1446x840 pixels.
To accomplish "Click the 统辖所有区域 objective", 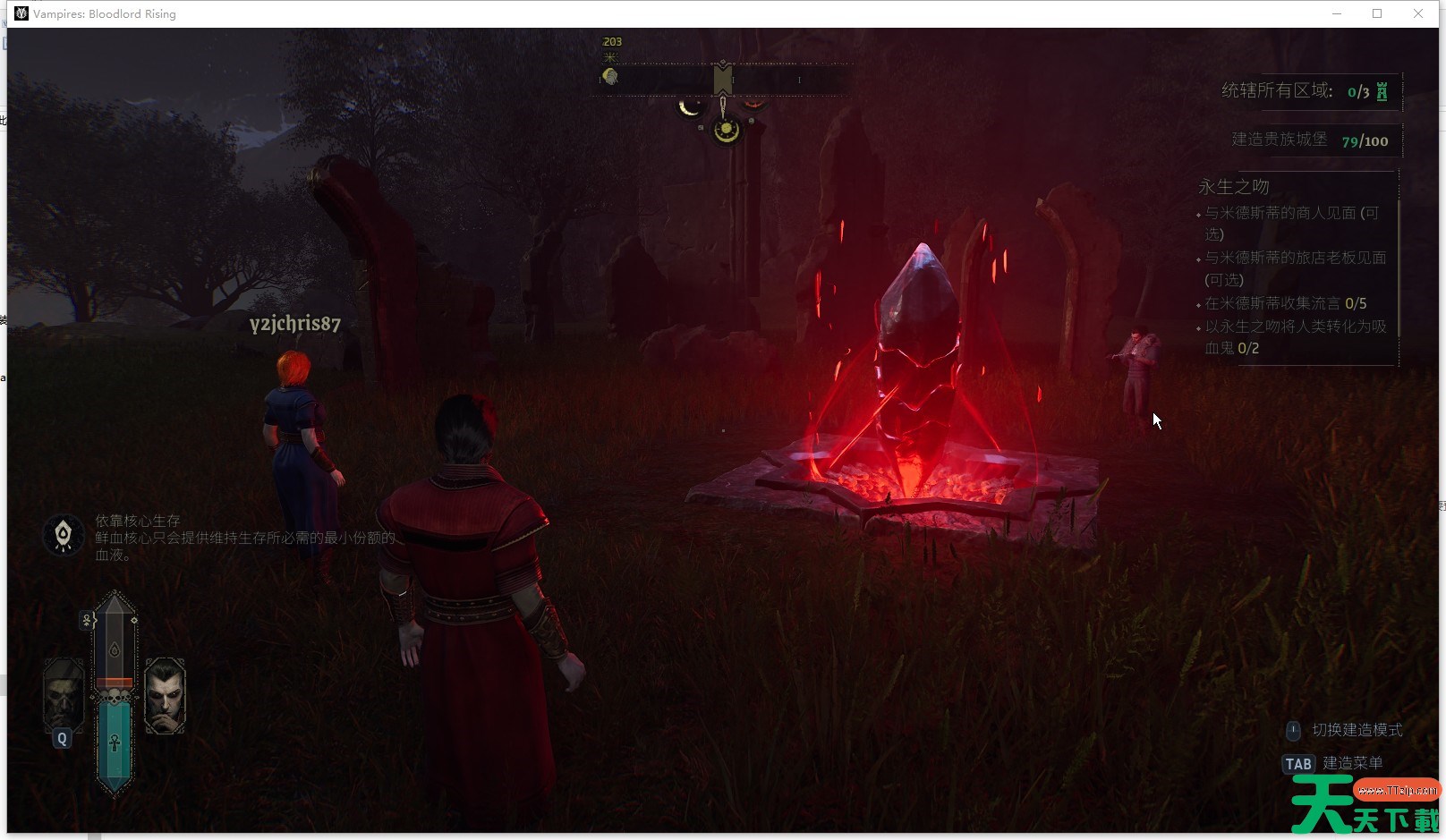I will coord(1277,90).
